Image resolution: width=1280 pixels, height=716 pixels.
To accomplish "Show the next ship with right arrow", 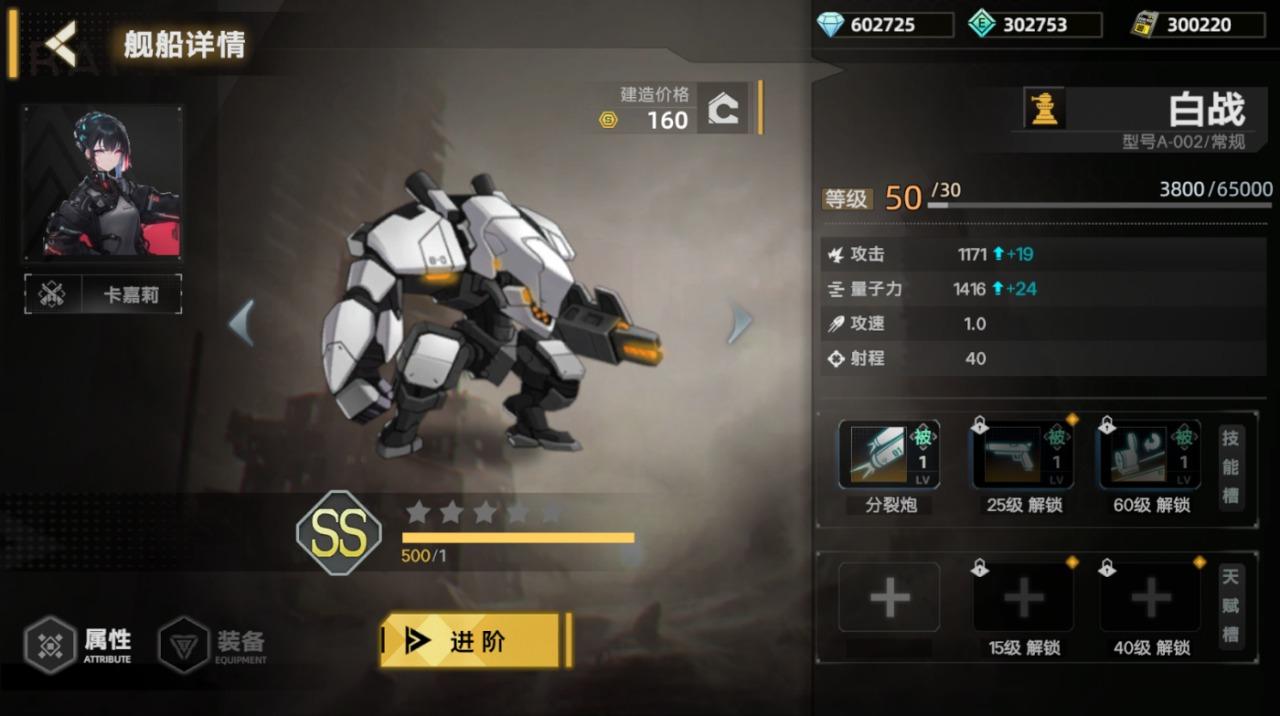I will pos(739,322).
